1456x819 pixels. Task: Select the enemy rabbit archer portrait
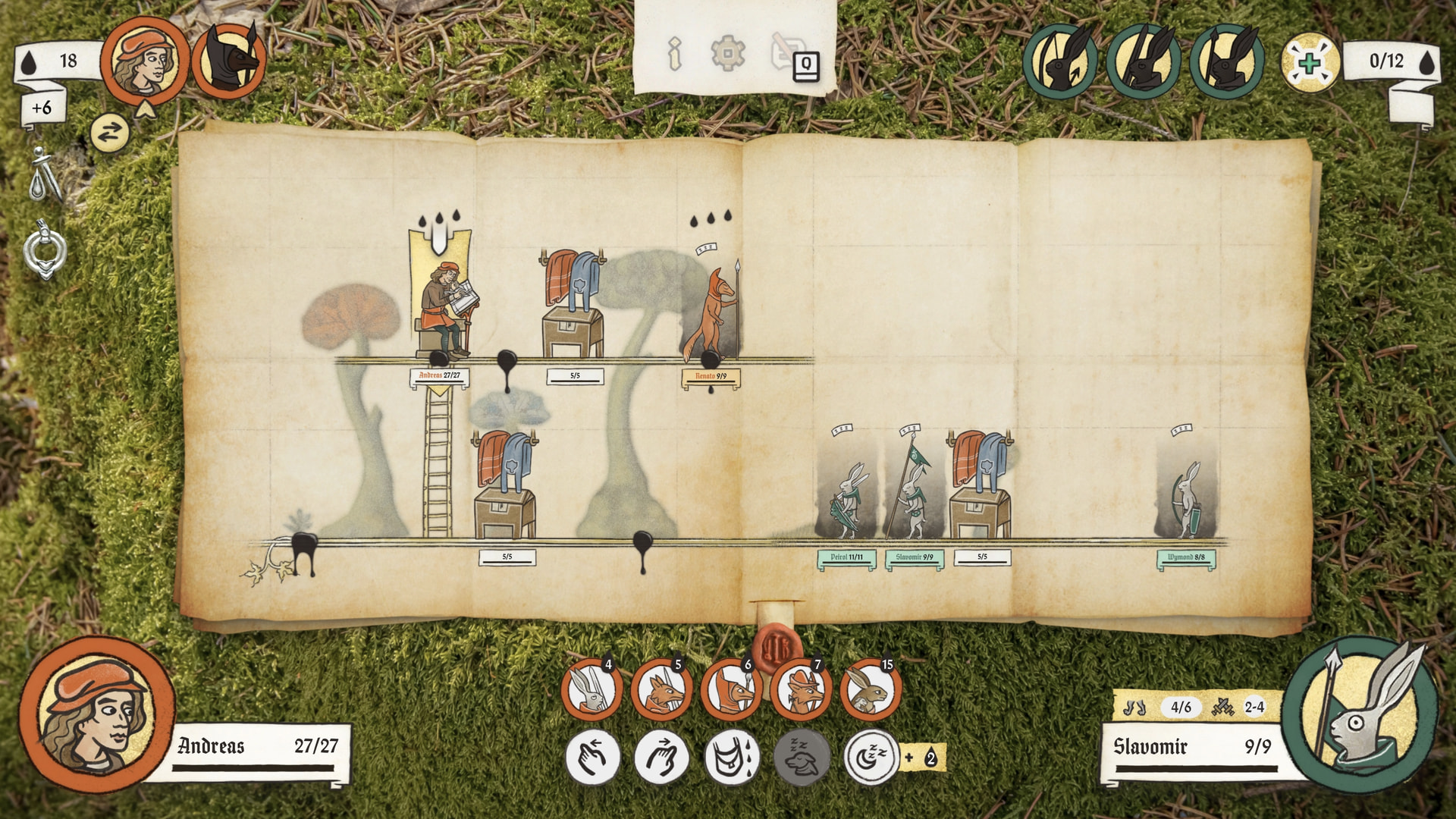pos(1059,61)
